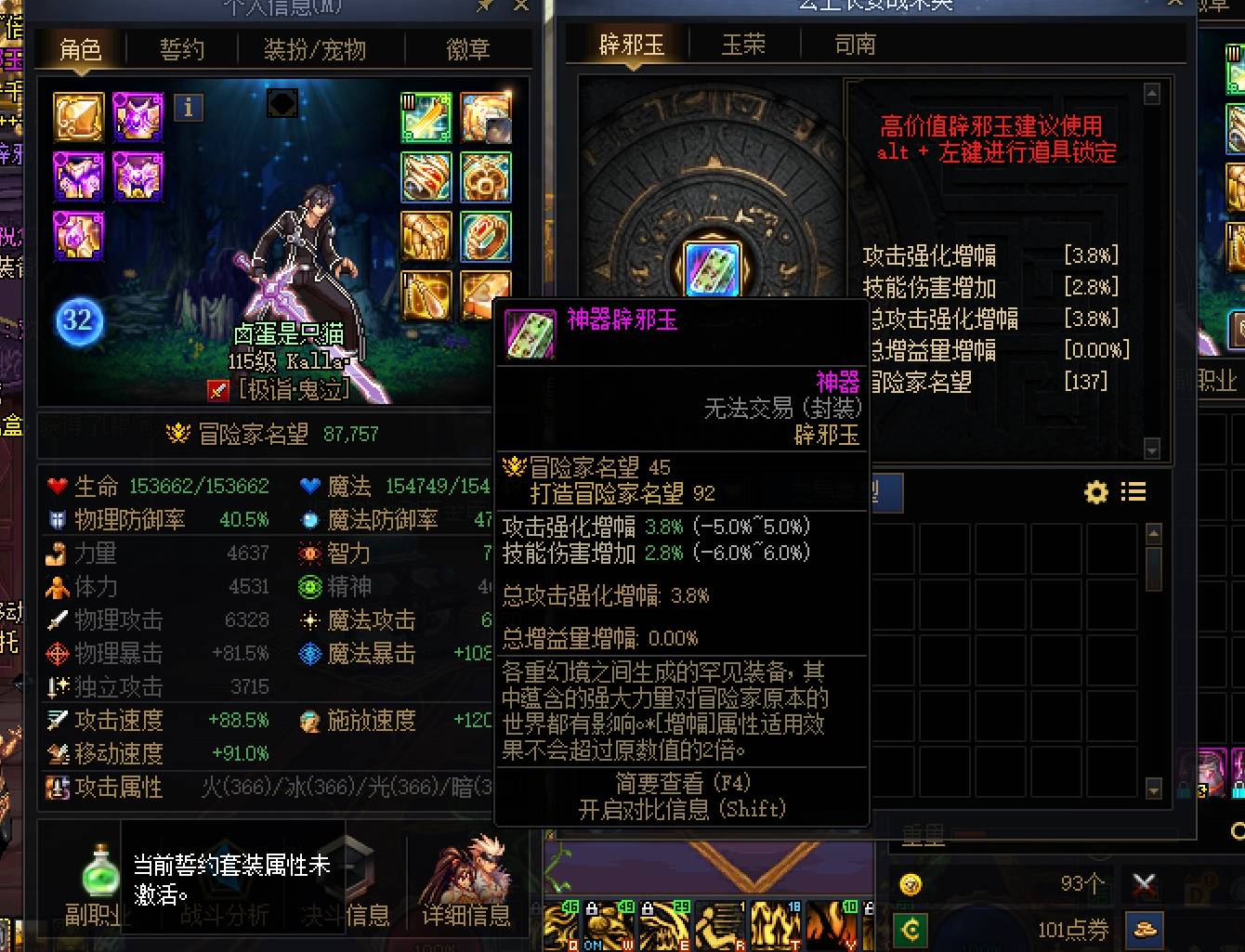This screenshot has width=1245, height=952.
Task: Click the level 32 emblem badge
Action: pyautogui.click(x=79, y=321)
